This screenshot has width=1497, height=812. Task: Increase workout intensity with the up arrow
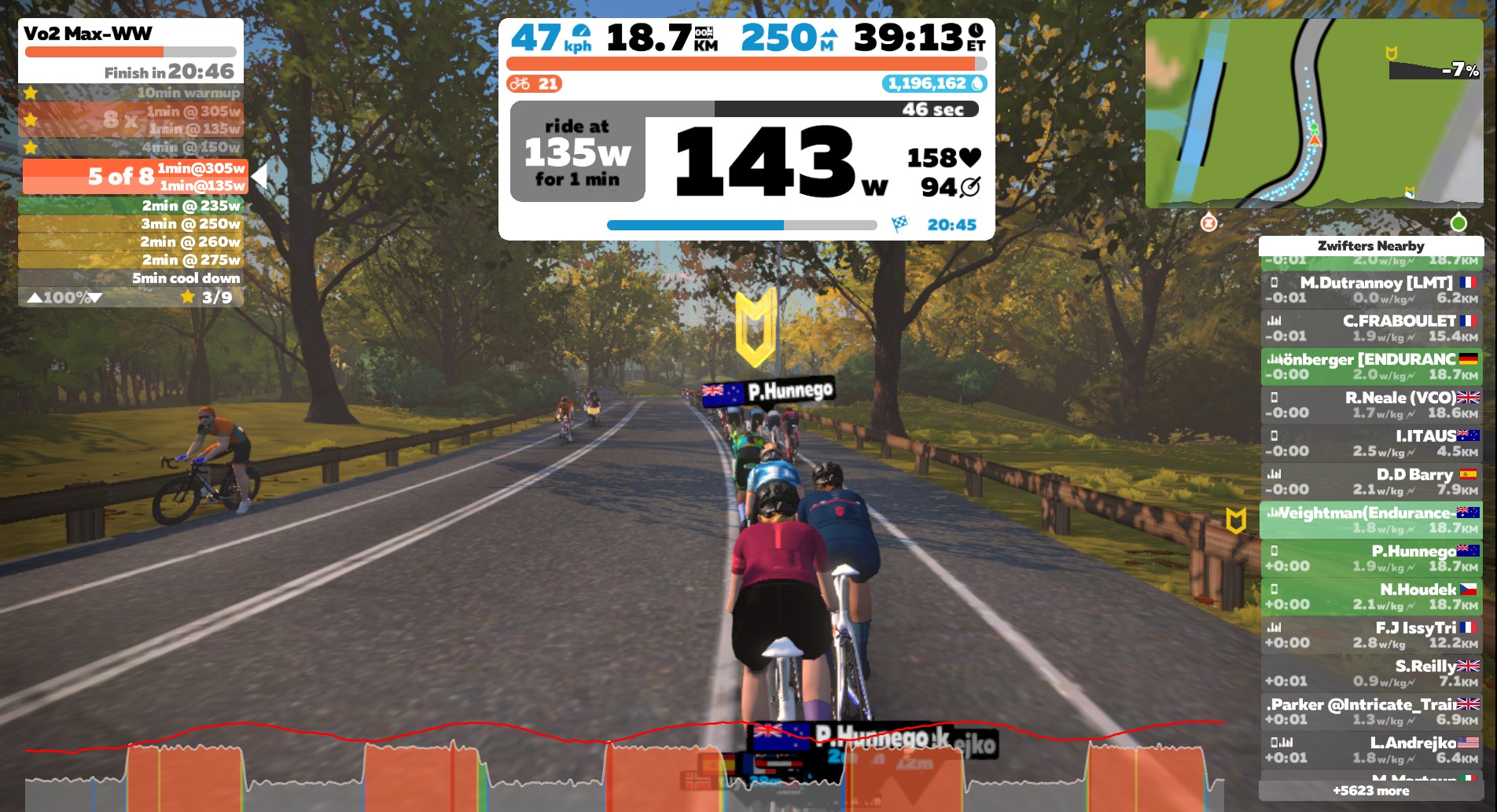pos(35,298)
